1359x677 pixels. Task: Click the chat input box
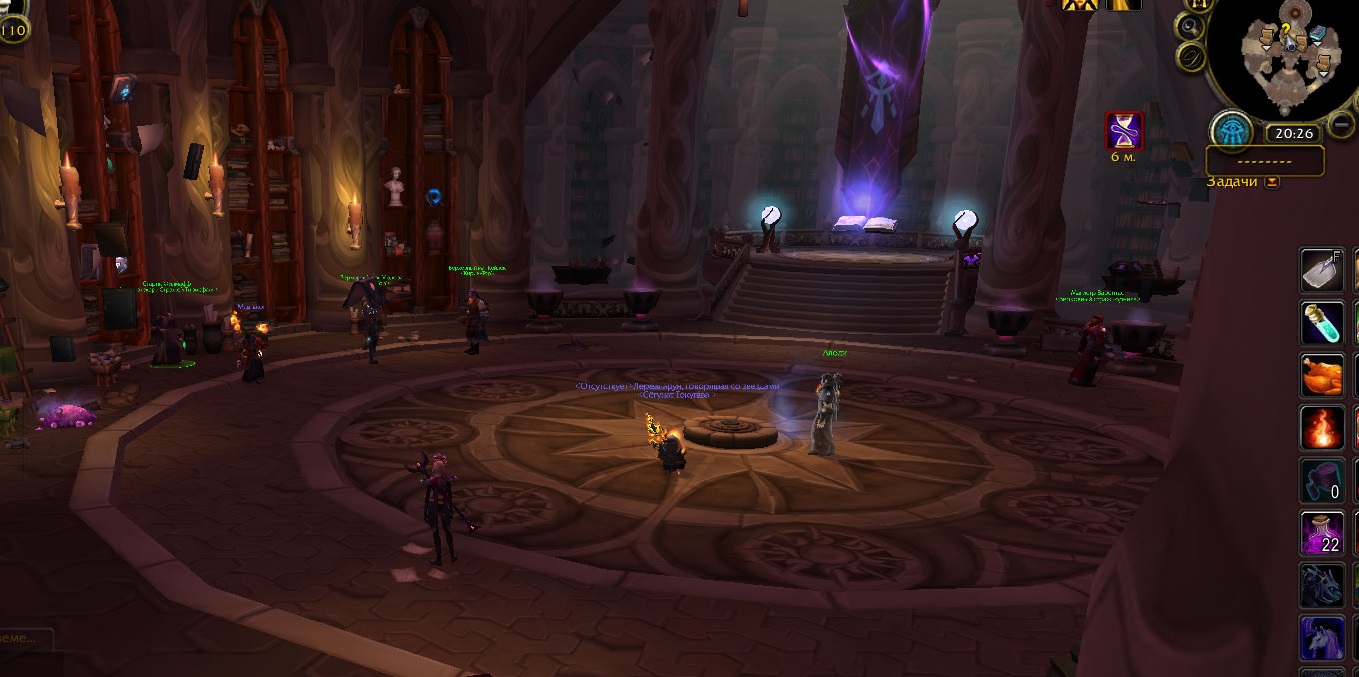[x=30, y=637]
